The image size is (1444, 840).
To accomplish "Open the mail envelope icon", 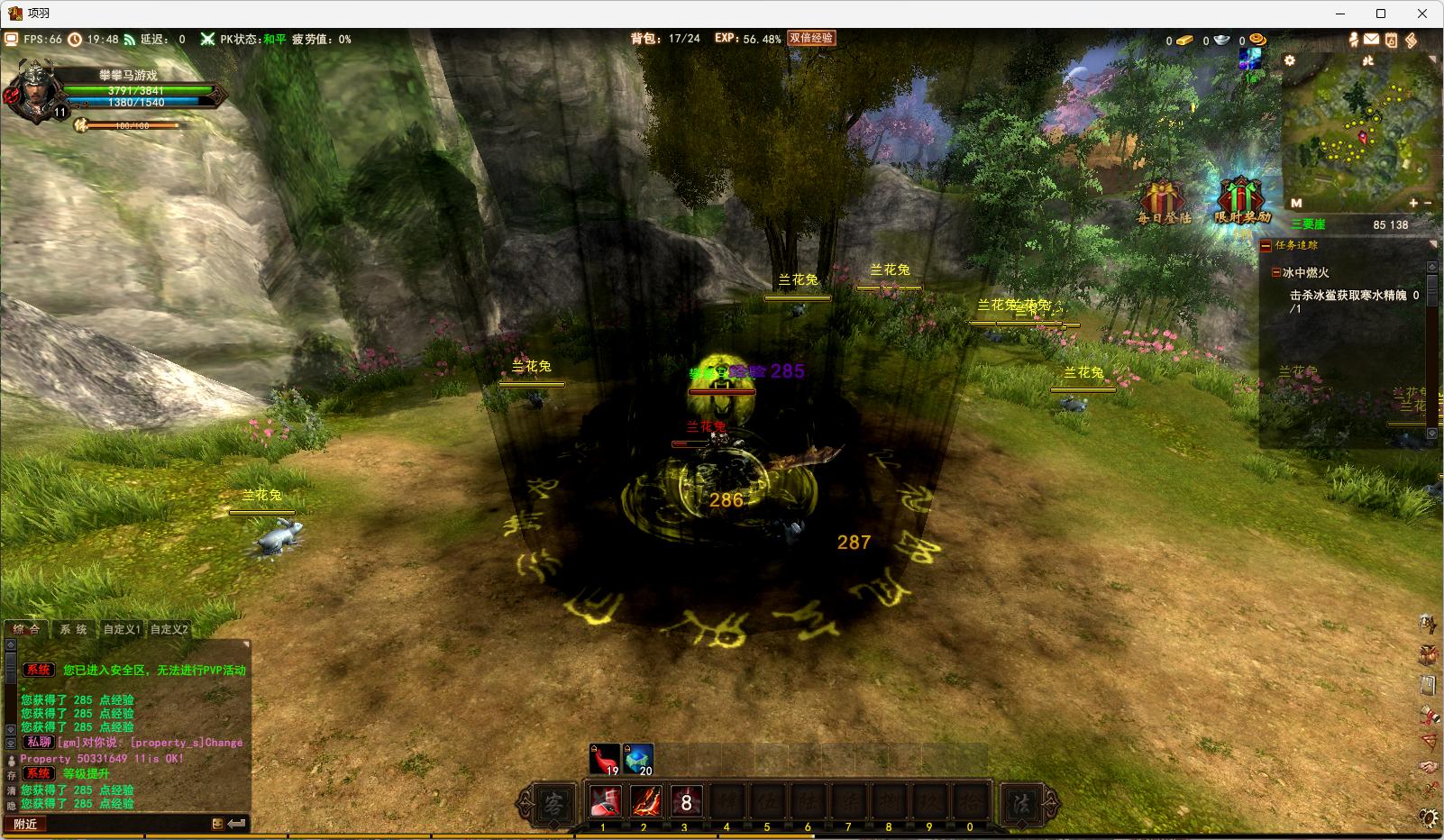I will pos(1371,40).
